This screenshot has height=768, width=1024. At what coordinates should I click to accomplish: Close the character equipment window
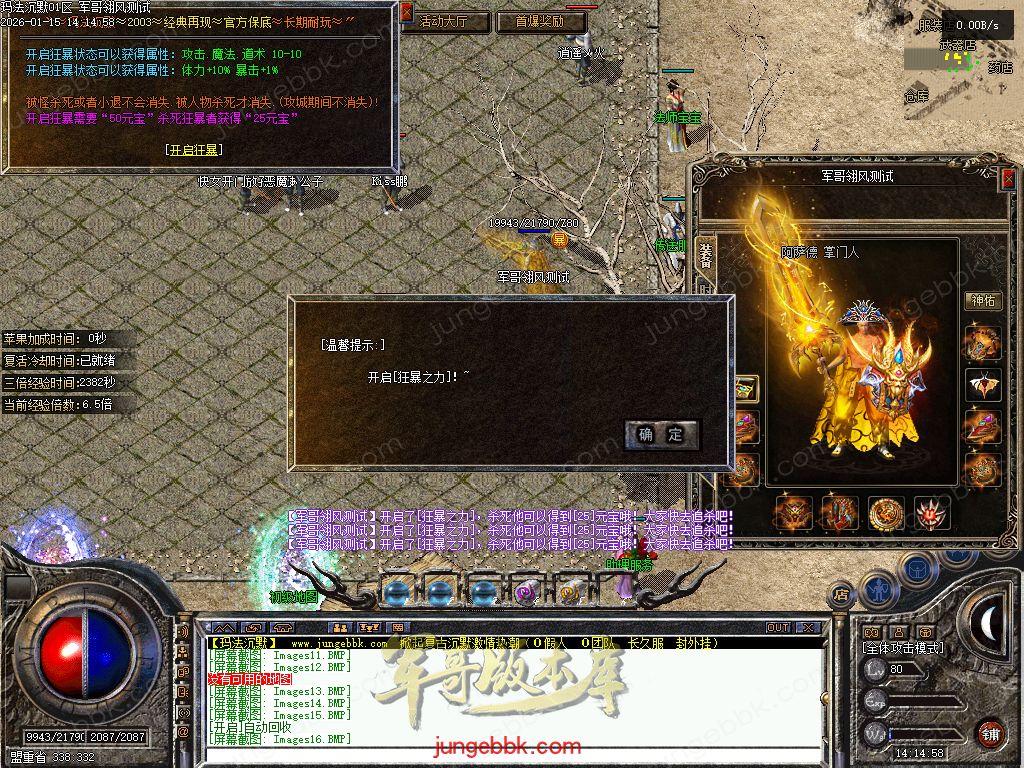(x=1008, y=178)
